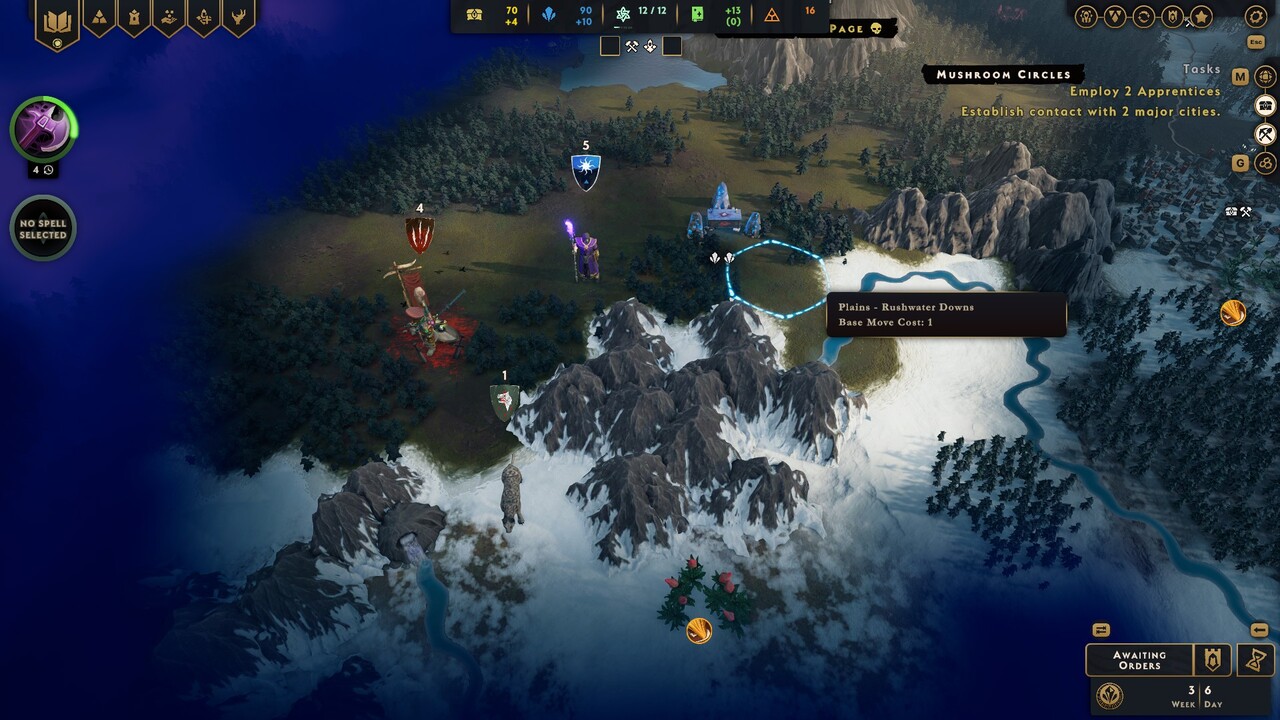Select the circular arrows cycle icon
The height and width of the screenshot is (720, 1280).
tap(1144, 16)
